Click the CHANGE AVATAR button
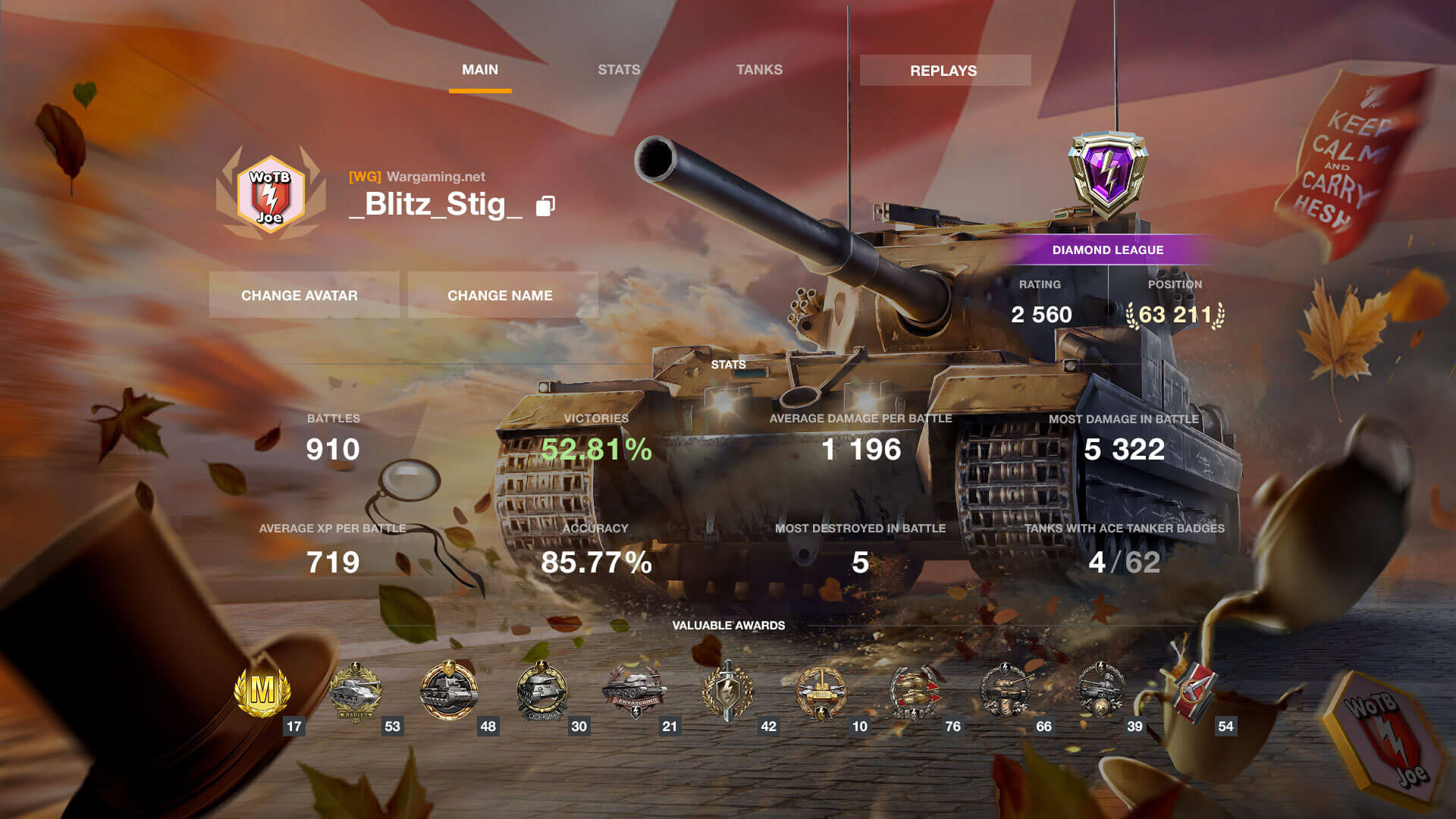This screenshot has height=819, width=1456. pyautogui.click(x=300, y=295)
